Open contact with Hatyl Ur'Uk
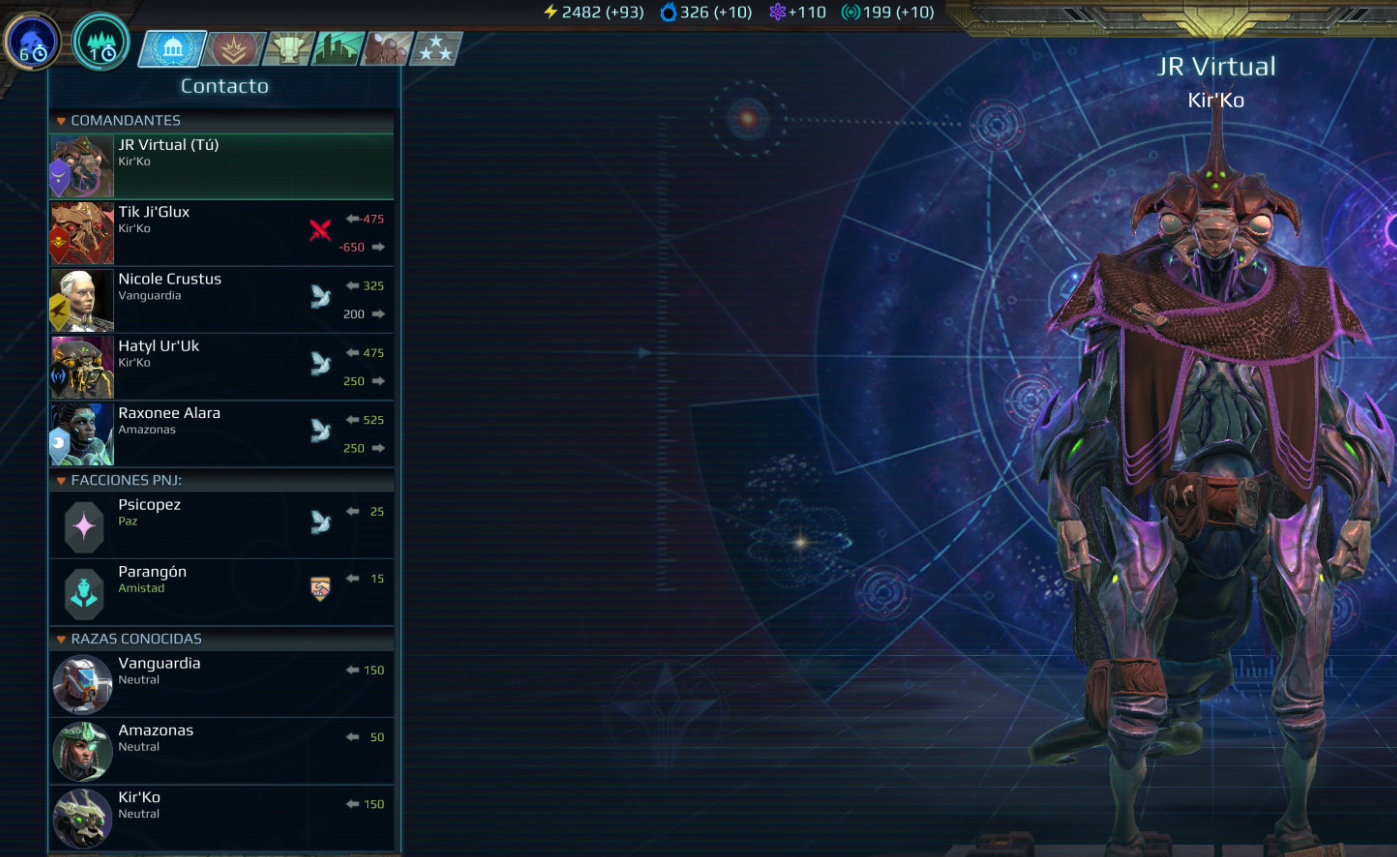1397x857 pixels. pos(221,367)
